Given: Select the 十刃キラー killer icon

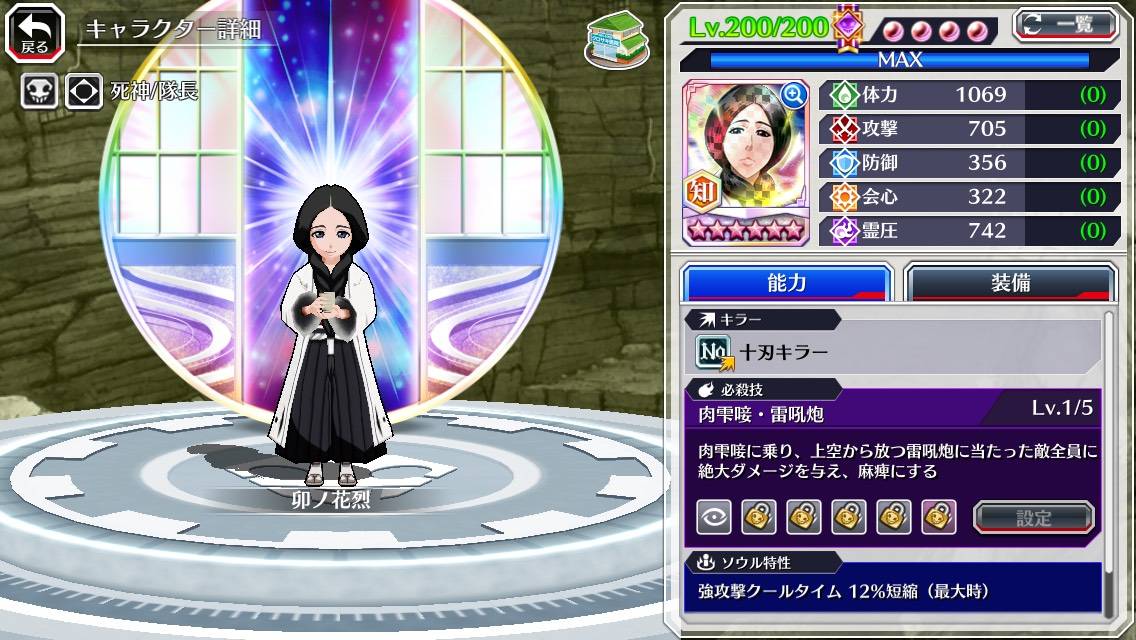Looking at the screenshot, I should 714,352.
